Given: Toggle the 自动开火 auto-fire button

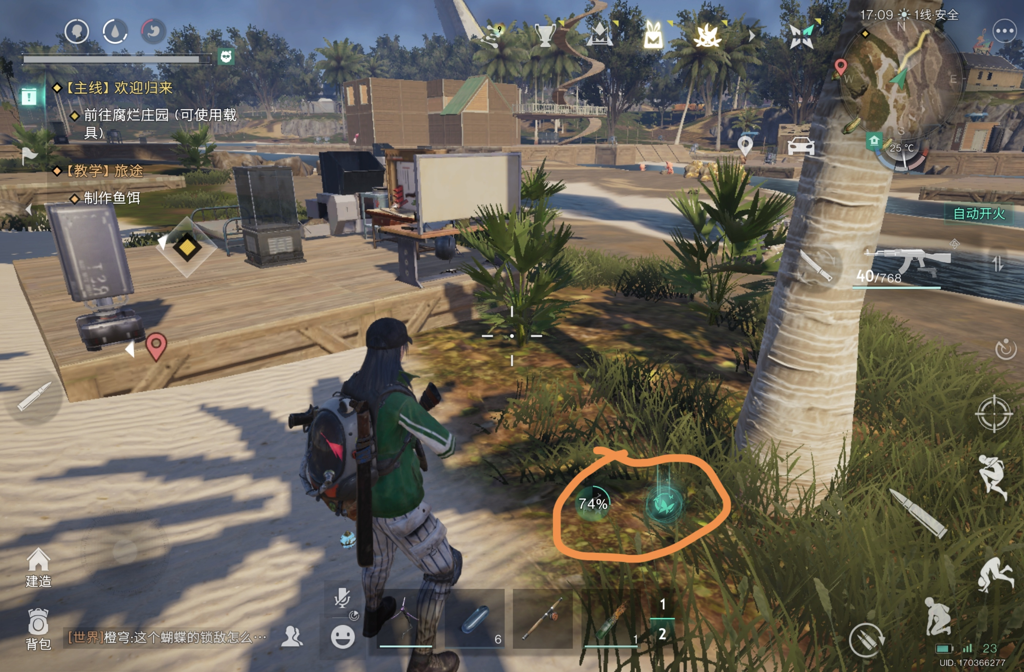Looking at the screenshot, I should tap(978, 213).
